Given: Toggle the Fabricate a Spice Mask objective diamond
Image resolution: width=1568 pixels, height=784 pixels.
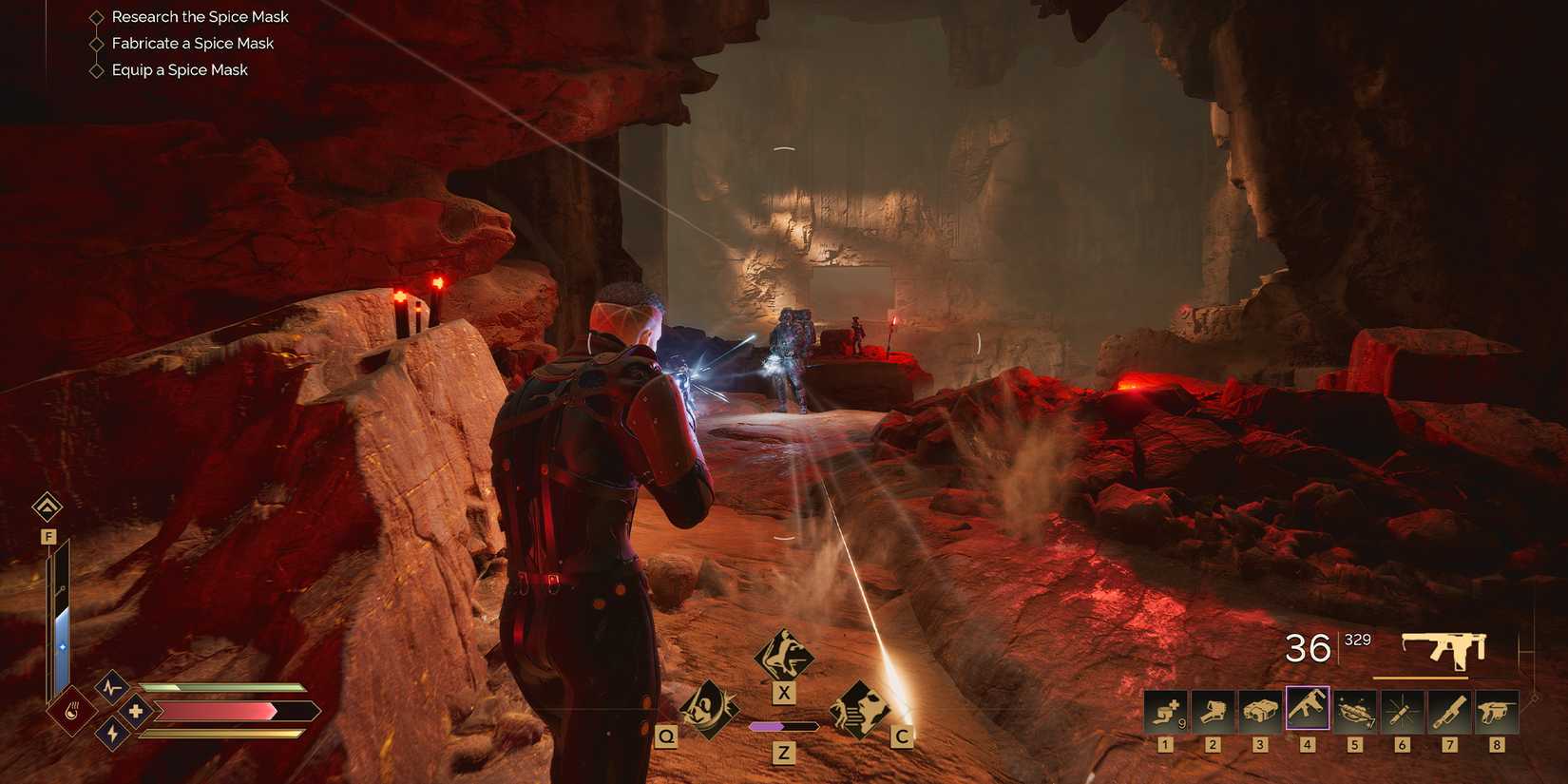Looking at the screenshot, I should pyautogui.click(x=96, y=43).
